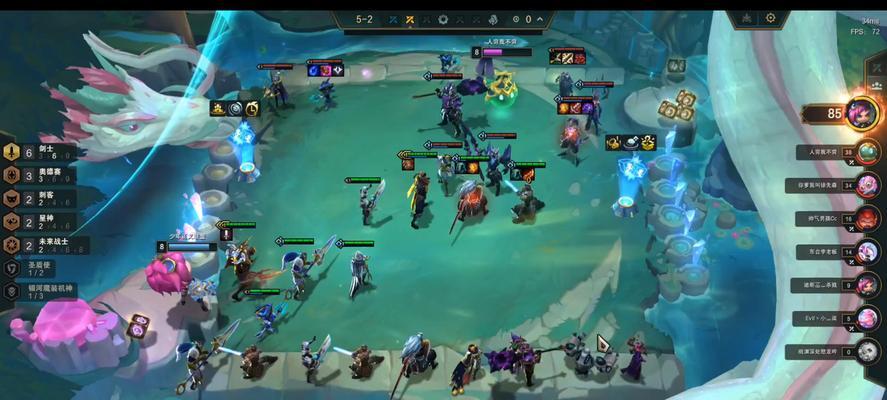
Task: Open the settings gear at top right
Action: 771,18
